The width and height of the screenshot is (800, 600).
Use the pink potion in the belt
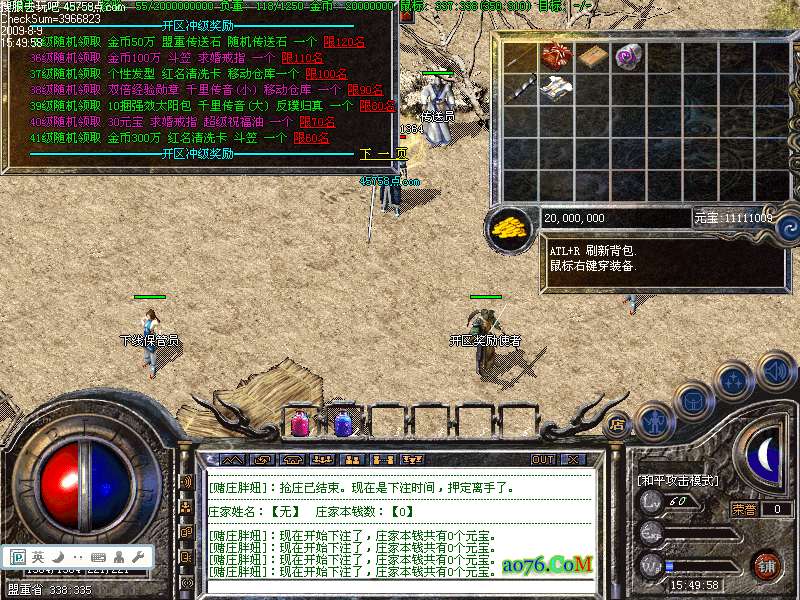[x=298, y=423]
